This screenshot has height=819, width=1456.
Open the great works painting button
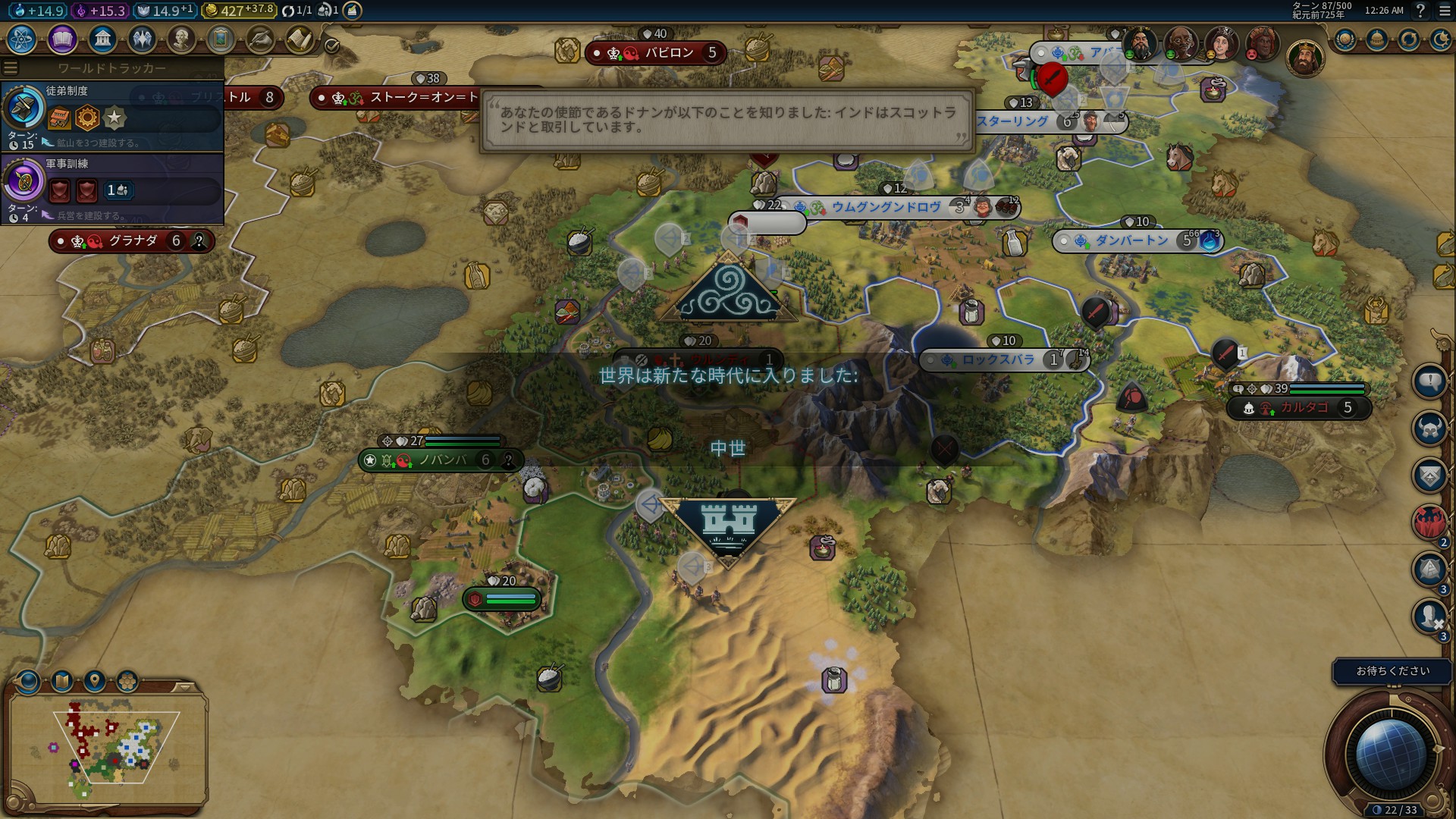[220, 39]
